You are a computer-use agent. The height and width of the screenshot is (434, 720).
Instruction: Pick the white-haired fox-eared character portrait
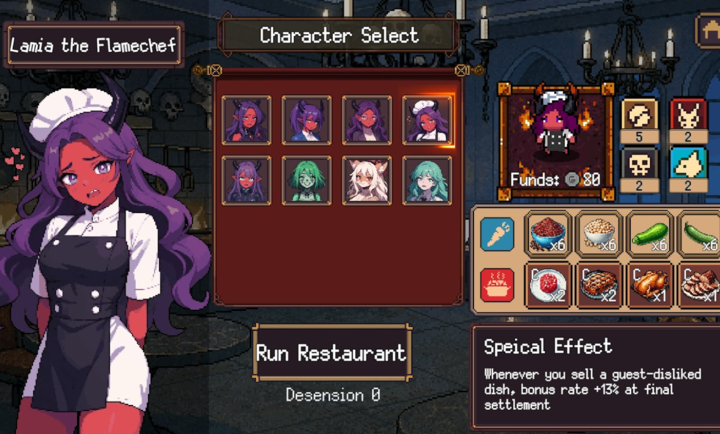367,181
